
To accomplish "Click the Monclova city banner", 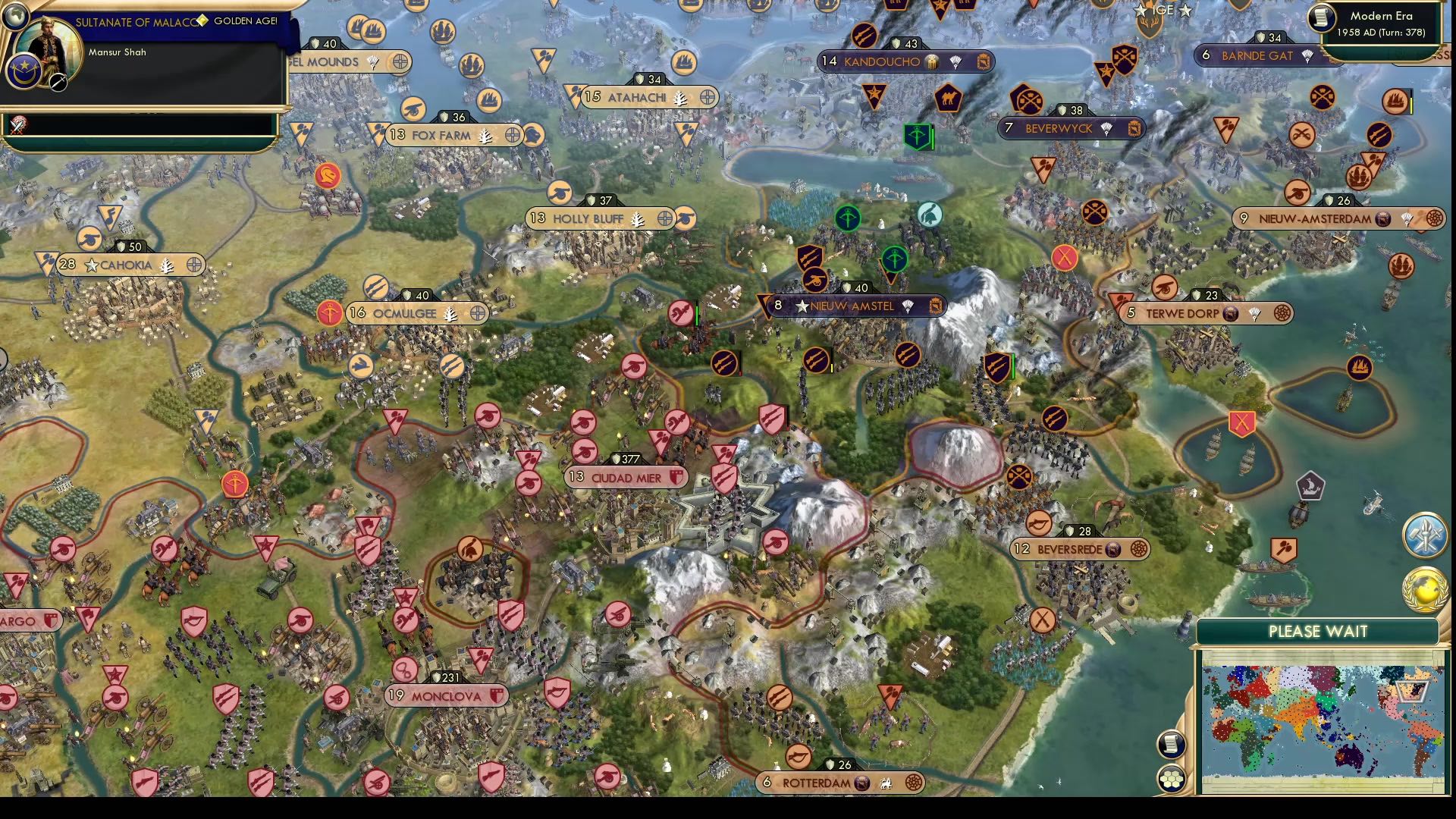I will 446,695.
